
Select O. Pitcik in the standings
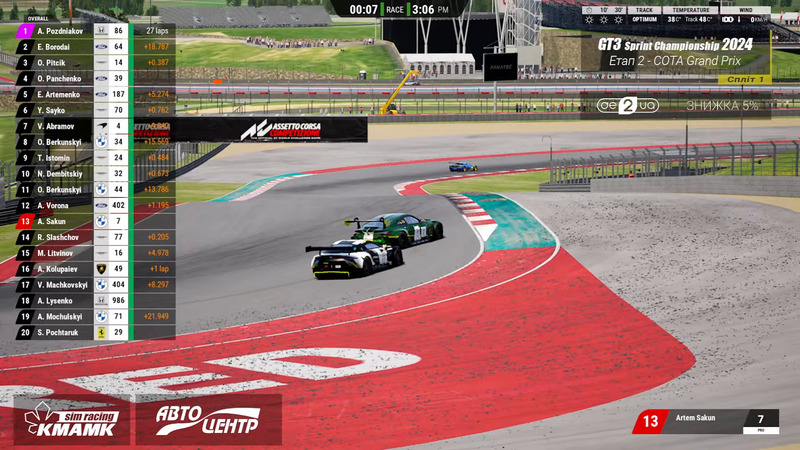coord(62,63)
